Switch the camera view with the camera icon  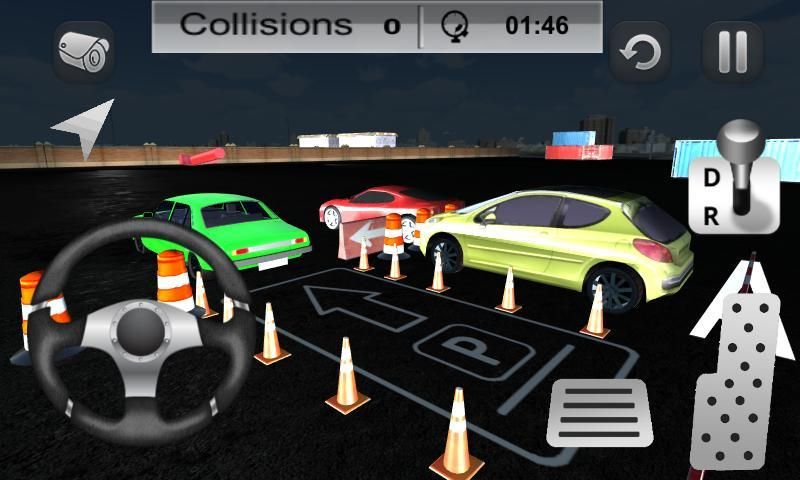[83, 51]
